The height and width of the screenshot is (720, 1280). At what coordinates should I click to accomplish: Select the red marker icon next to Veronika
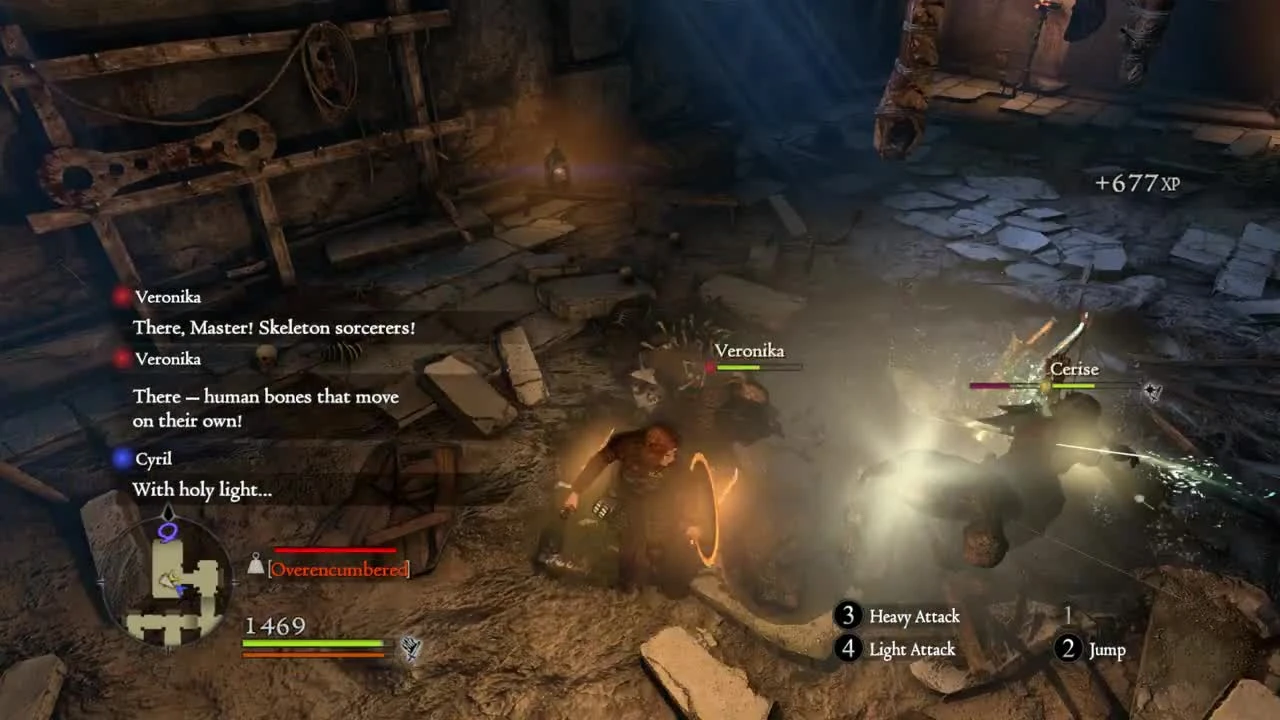[122, 296]
